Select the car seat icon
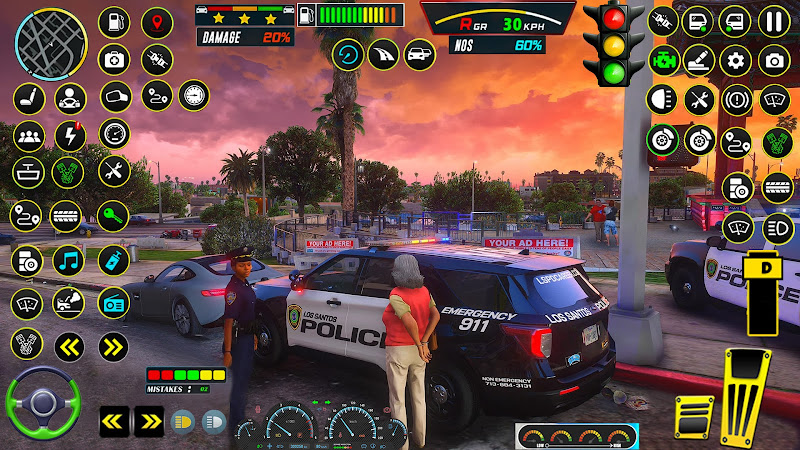Viewport: 800px width, 450px height. coord(27,98)
